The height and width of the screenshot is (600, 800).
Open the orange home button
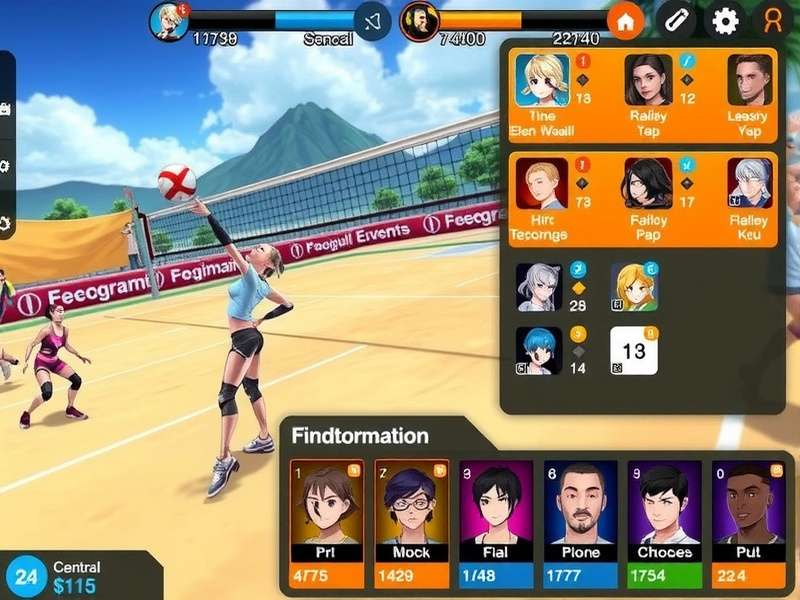point(625,21)
